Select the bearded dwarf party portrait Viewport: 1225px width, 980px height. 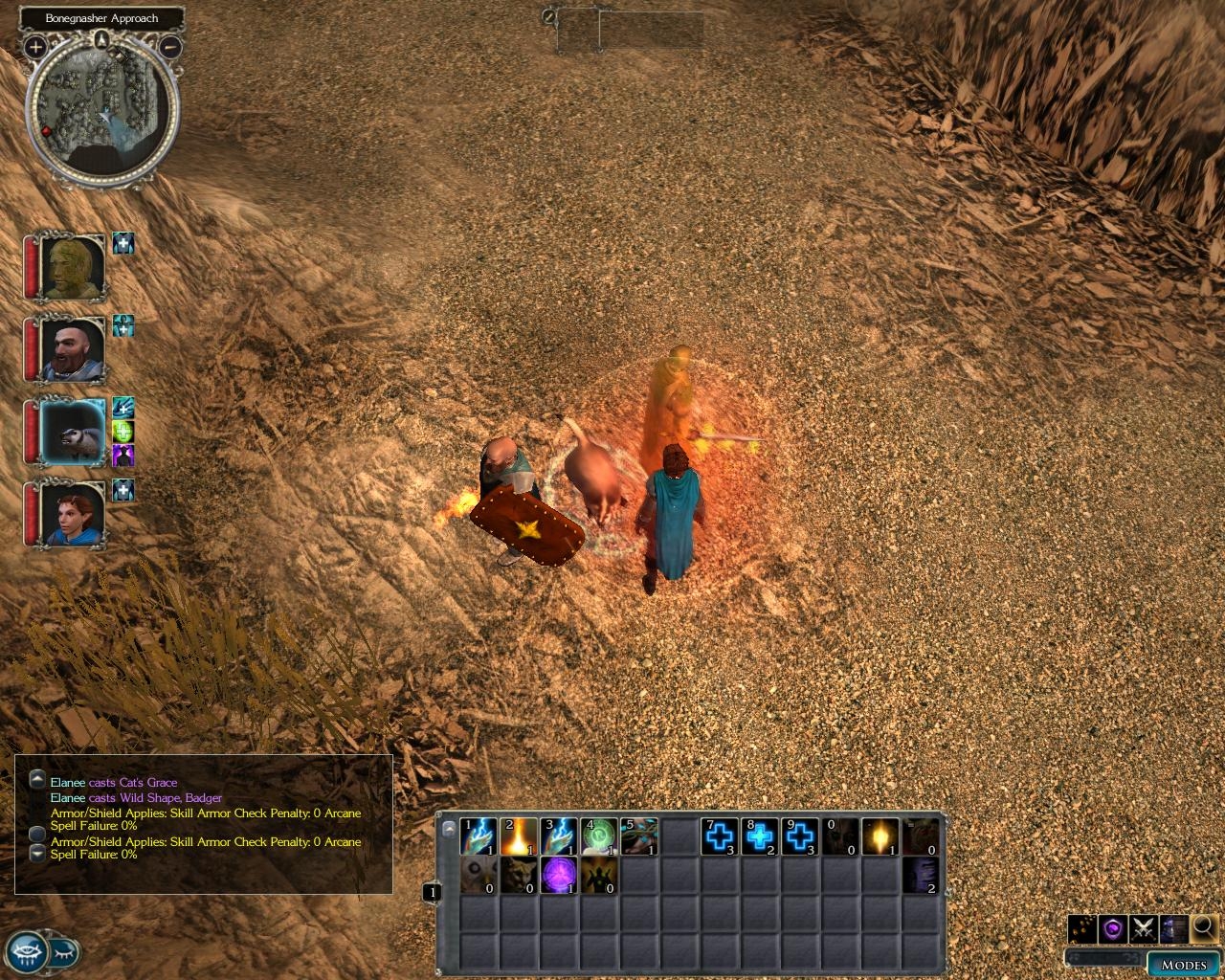point(72,349)
